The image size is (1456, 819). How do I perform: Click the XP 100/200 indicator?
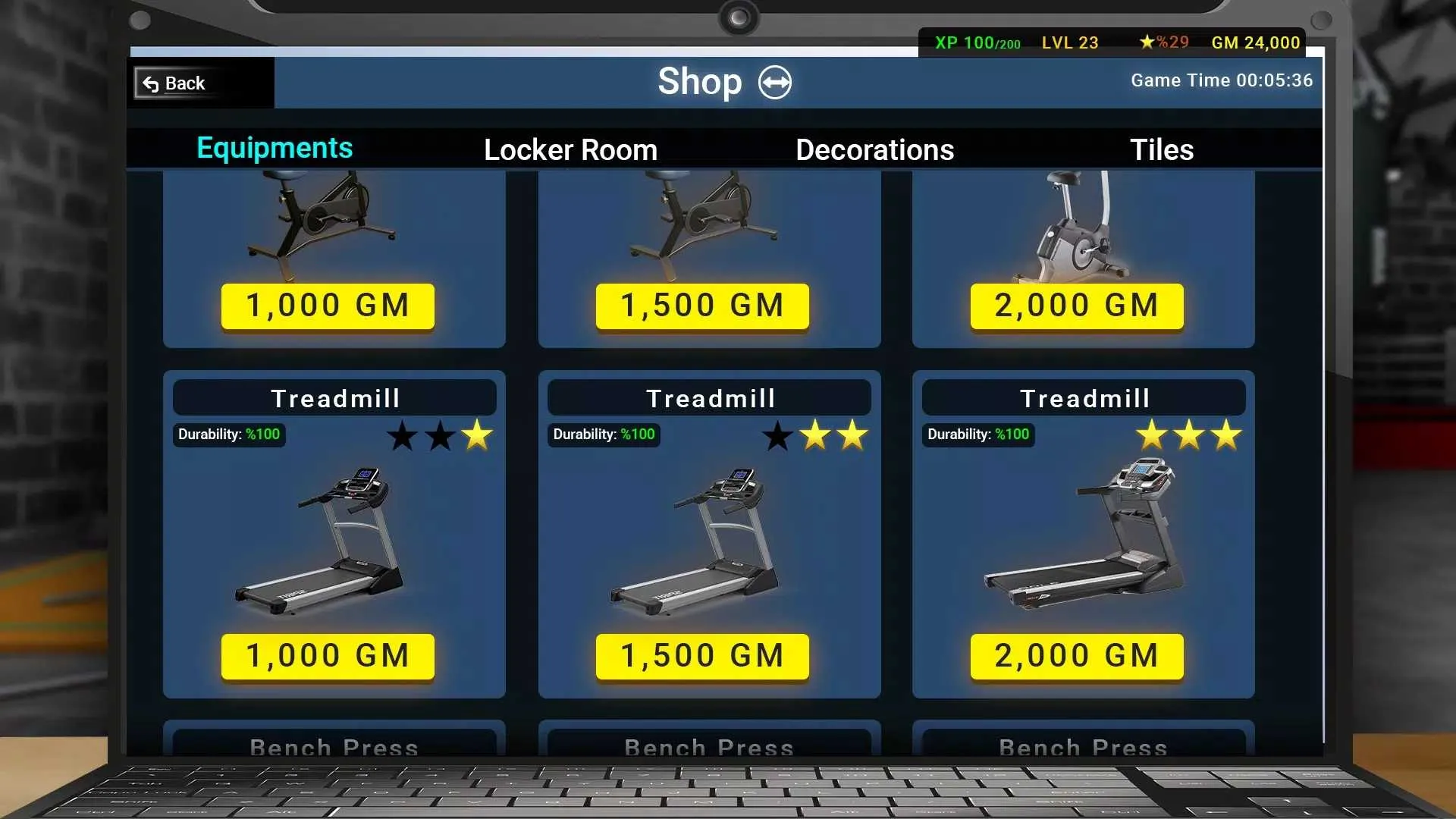point(977,42)
